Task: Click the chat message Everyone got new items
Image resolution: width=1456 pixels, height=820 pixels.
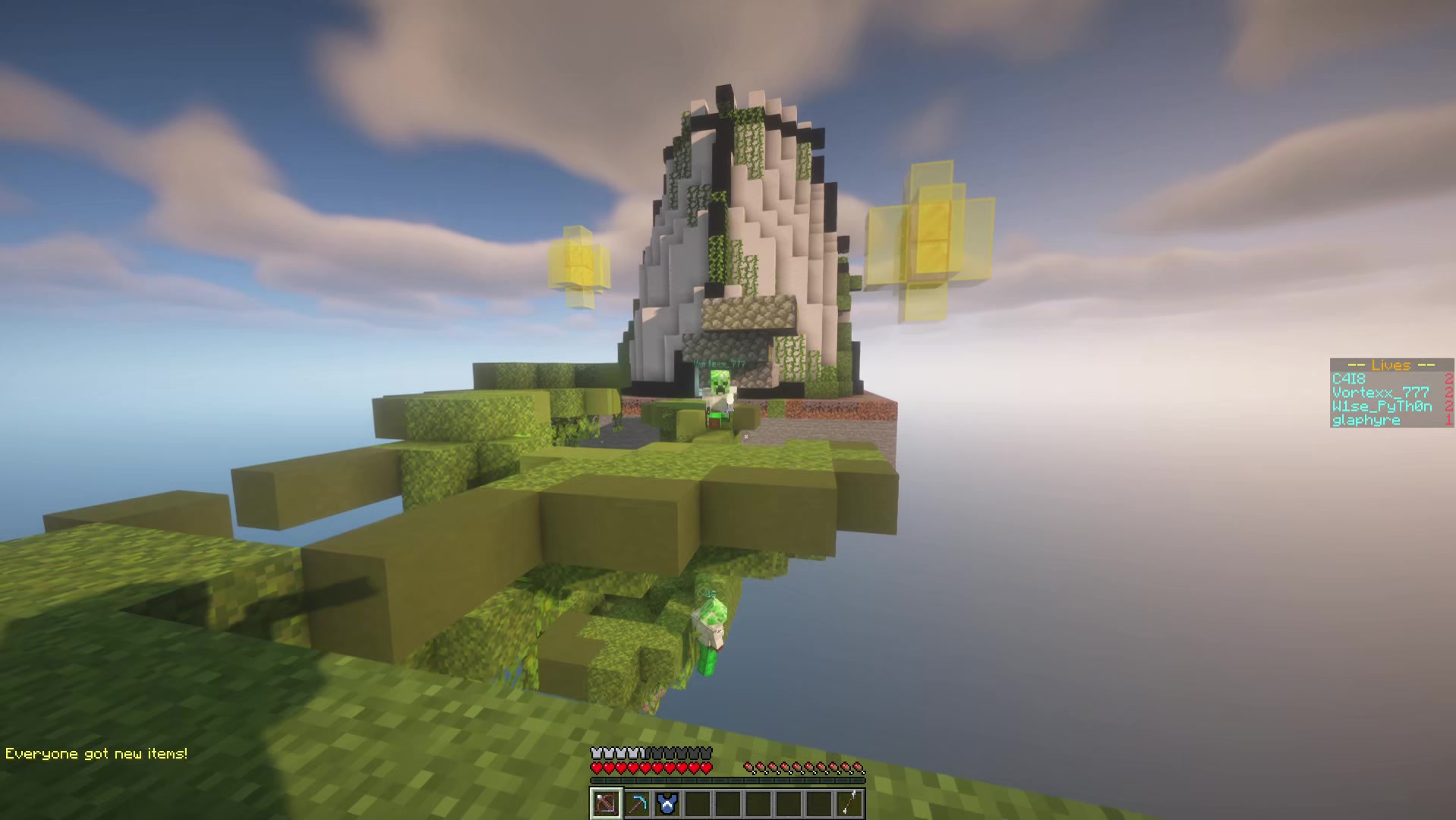Action: coord(95,753)
